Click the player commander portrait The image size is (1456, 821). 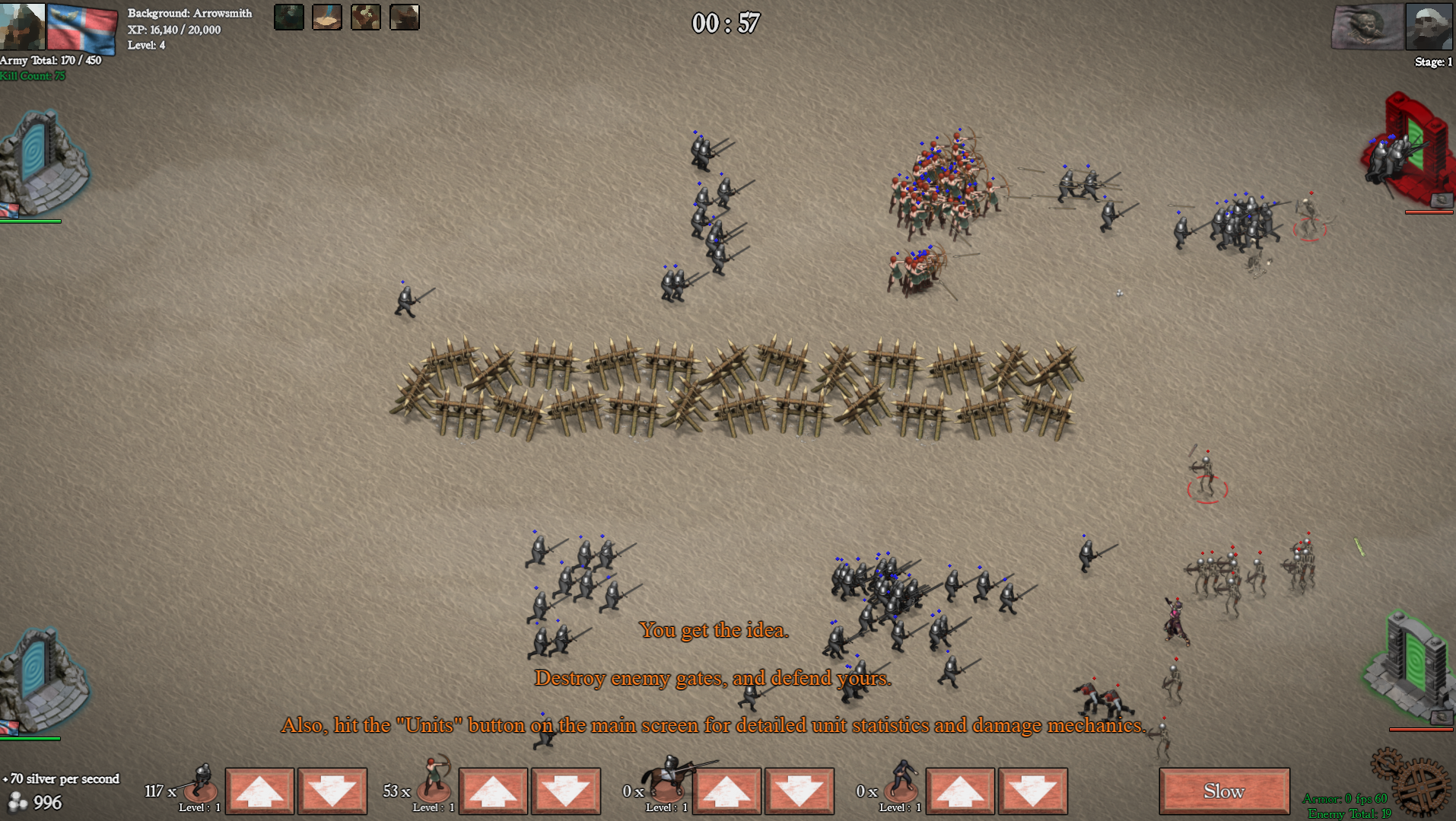click(x=22, y=24)
